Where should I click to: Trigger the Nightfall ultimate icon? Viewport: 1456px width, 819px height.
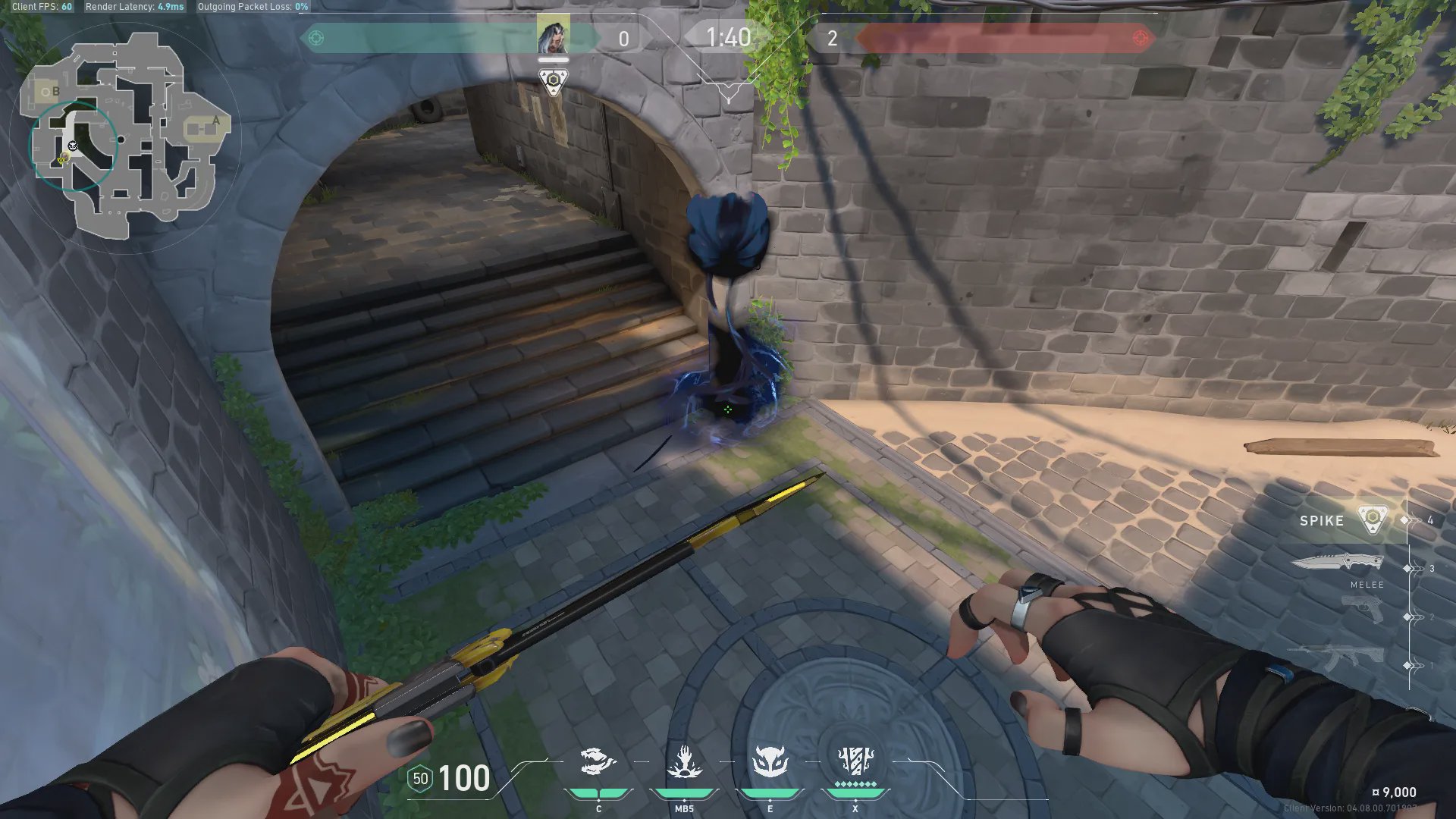[x=855, y=761]
